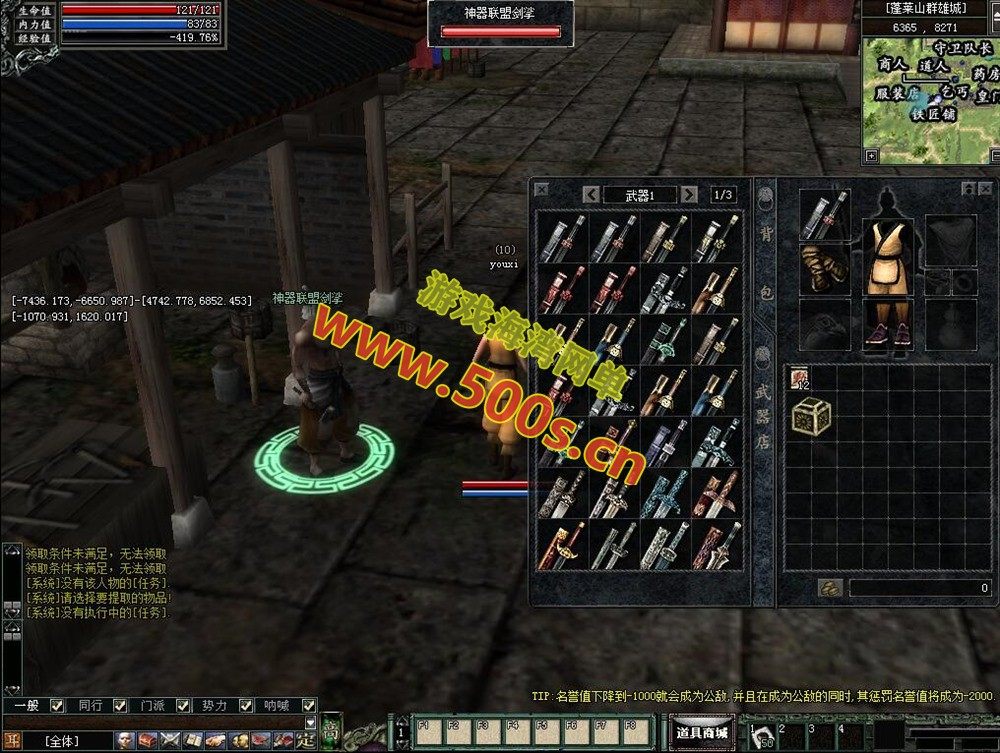Open the 道具商城 item mall
The height and width of the screenshot is (753, 1000).
[701, 733]
